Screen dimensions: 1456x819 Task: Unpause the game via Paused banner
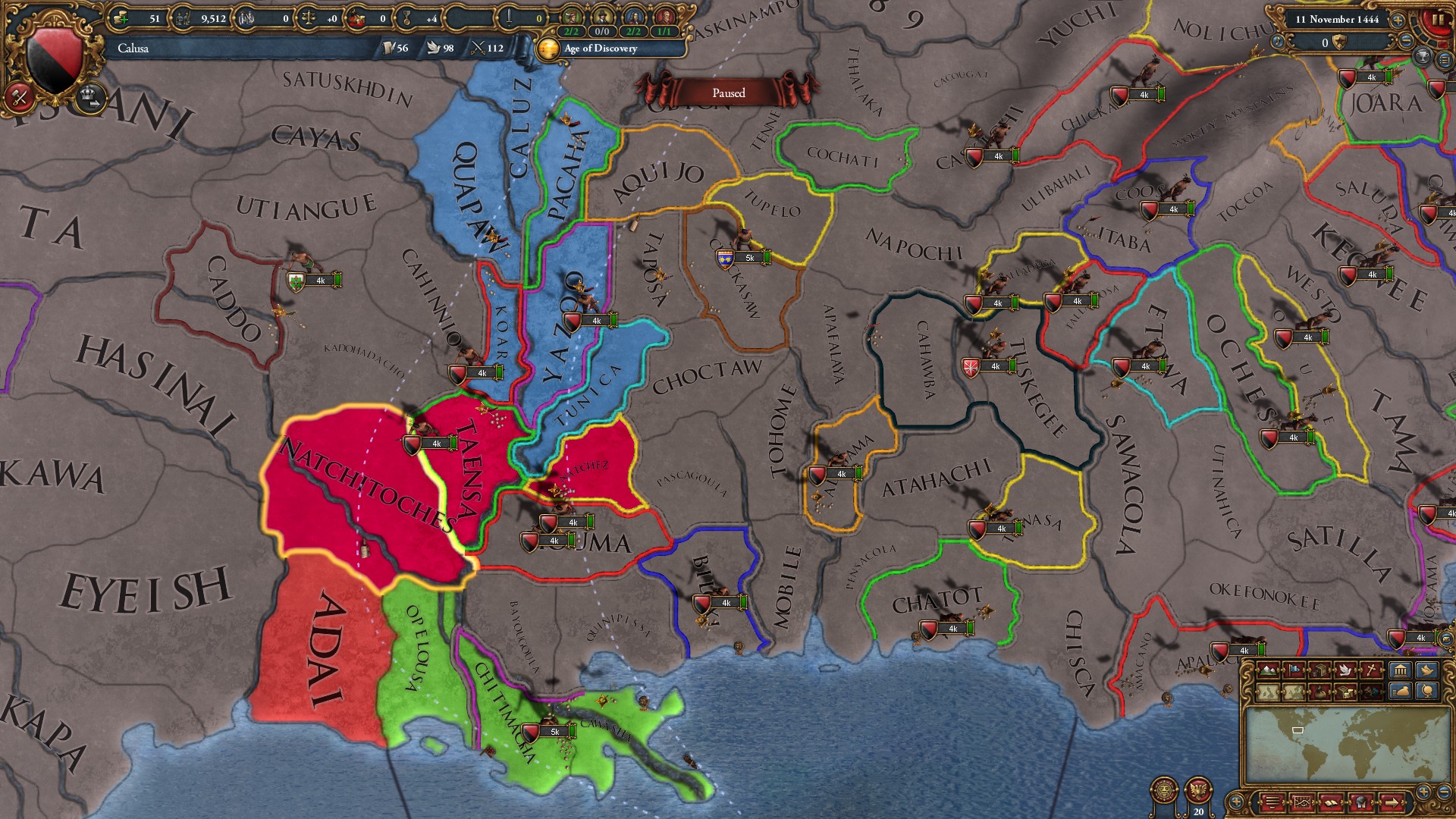(728, 93)
